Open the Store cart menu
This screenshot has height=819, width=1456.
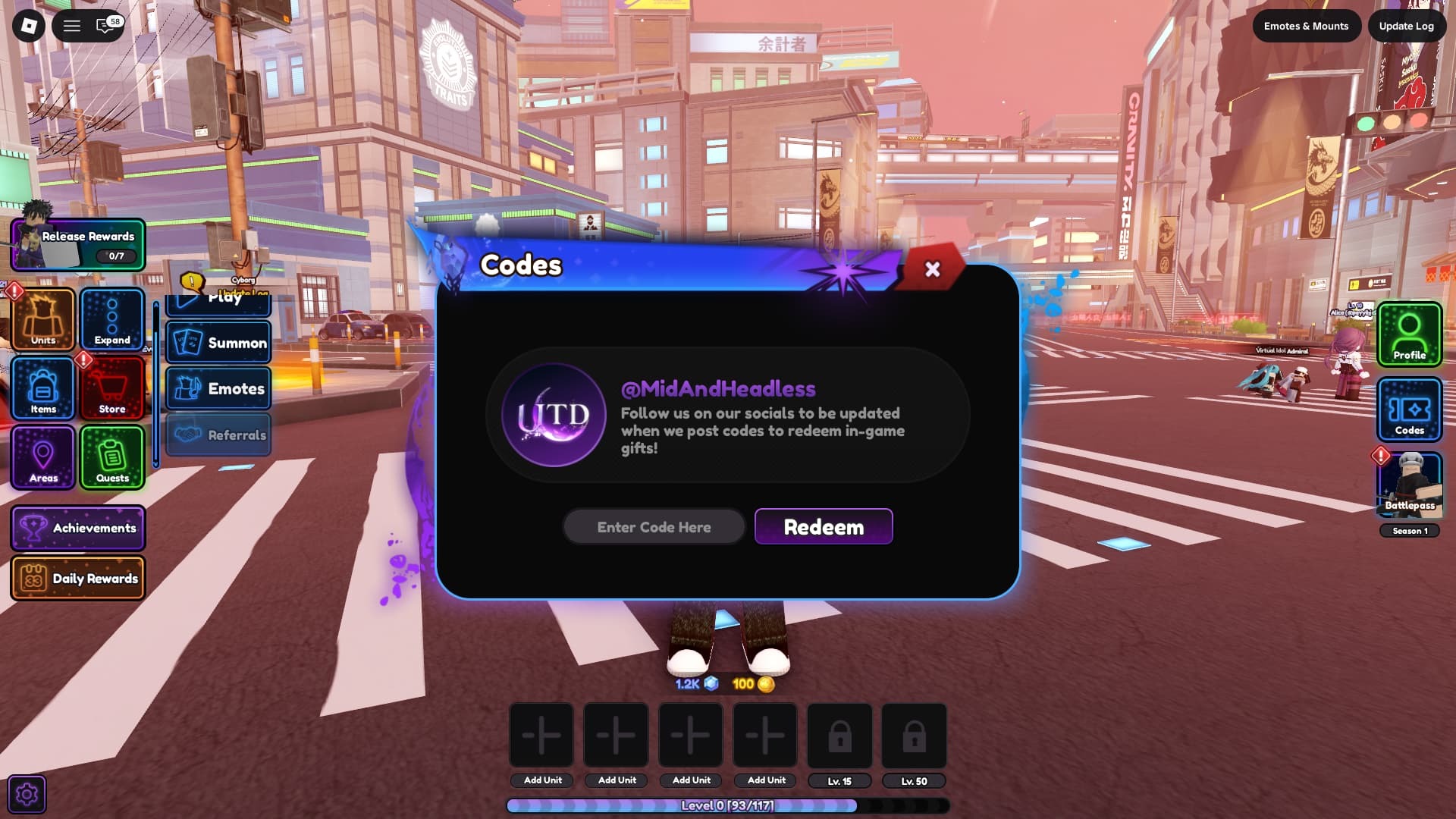tap(111, 388)
